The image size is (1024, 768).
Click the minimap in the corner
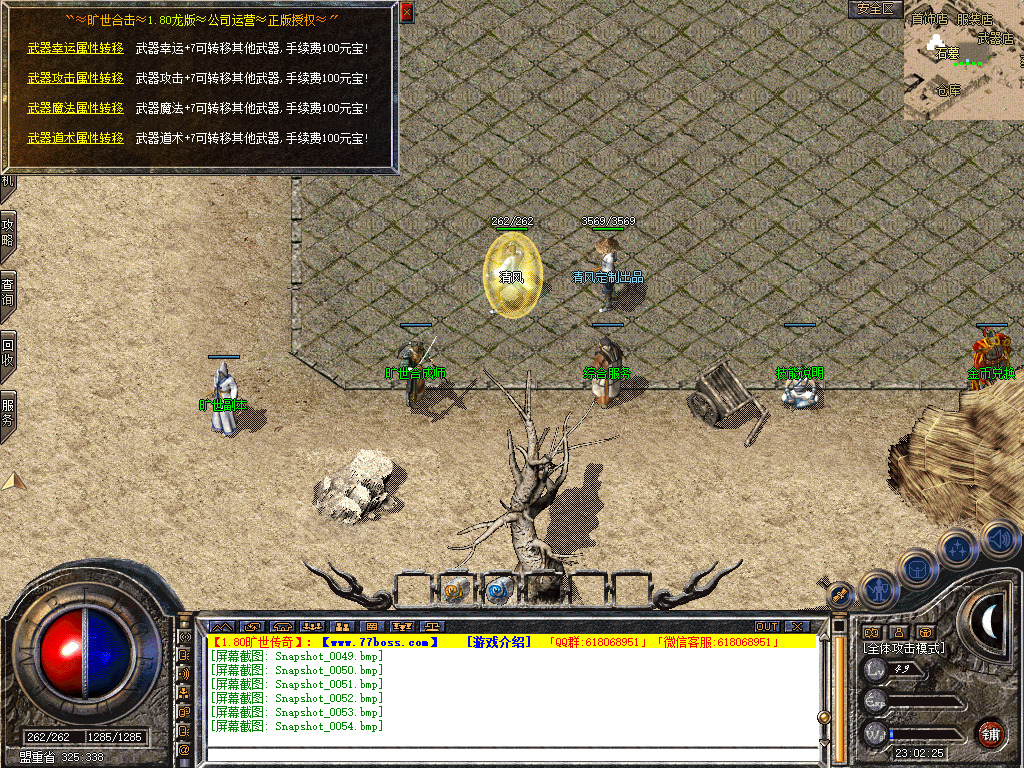(963, 62)
